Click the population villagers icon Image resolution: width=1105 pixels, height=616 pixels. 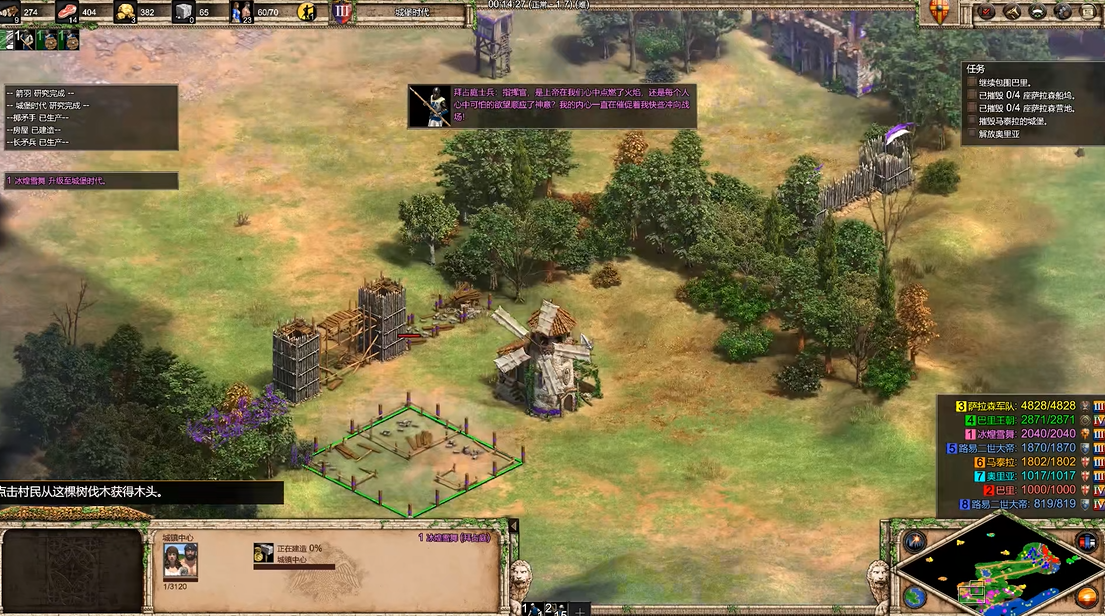click(242, 12)
